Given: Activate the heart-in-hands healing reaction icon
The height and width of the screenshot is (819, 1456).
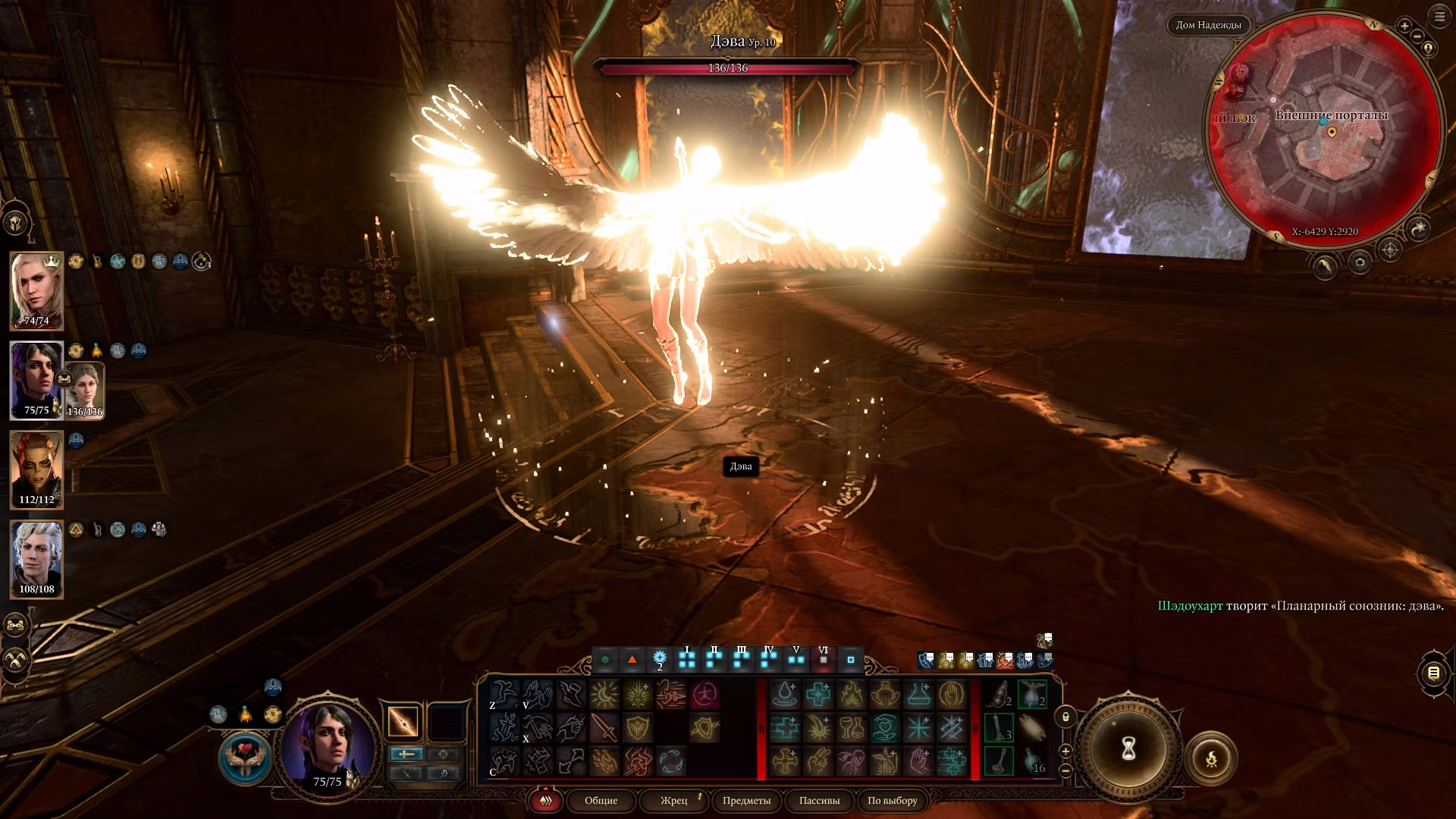Looking at the screenshot, I should [x=244, y=757].
